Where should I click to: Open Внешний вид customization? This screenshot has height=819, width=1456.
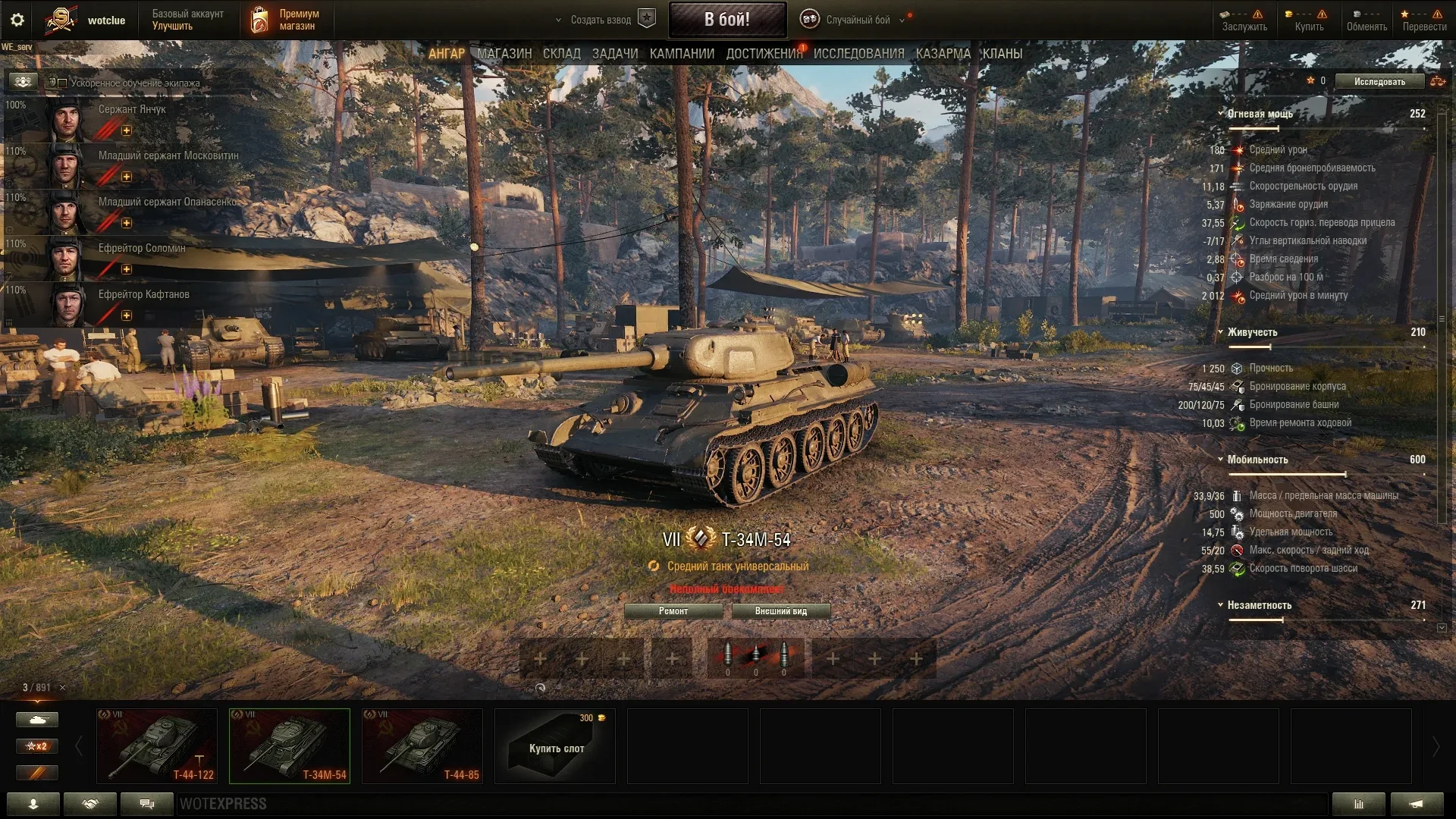(x=780, y=611)
